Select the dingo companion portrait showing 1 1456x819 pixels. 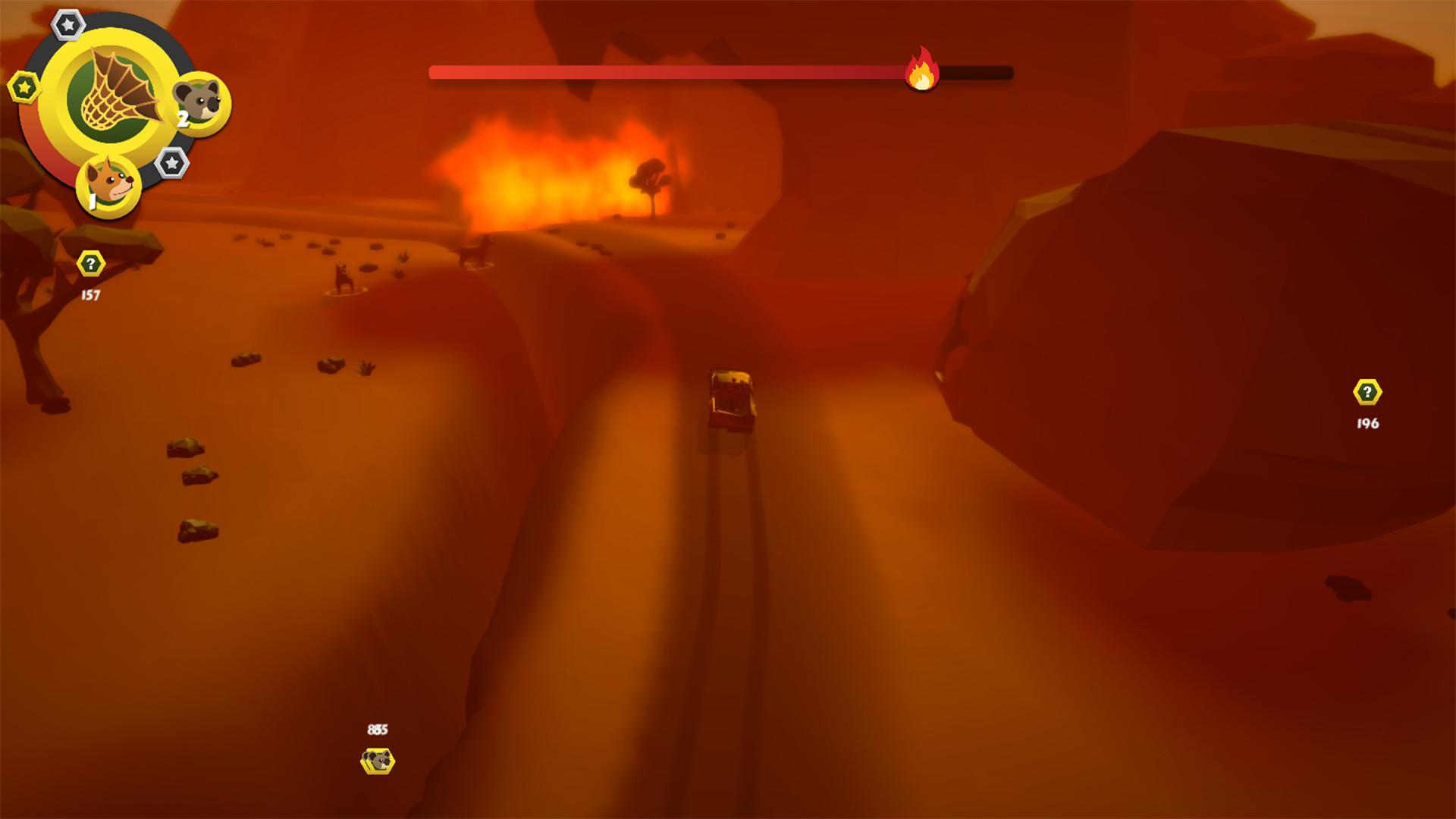[x=108, y=185]
